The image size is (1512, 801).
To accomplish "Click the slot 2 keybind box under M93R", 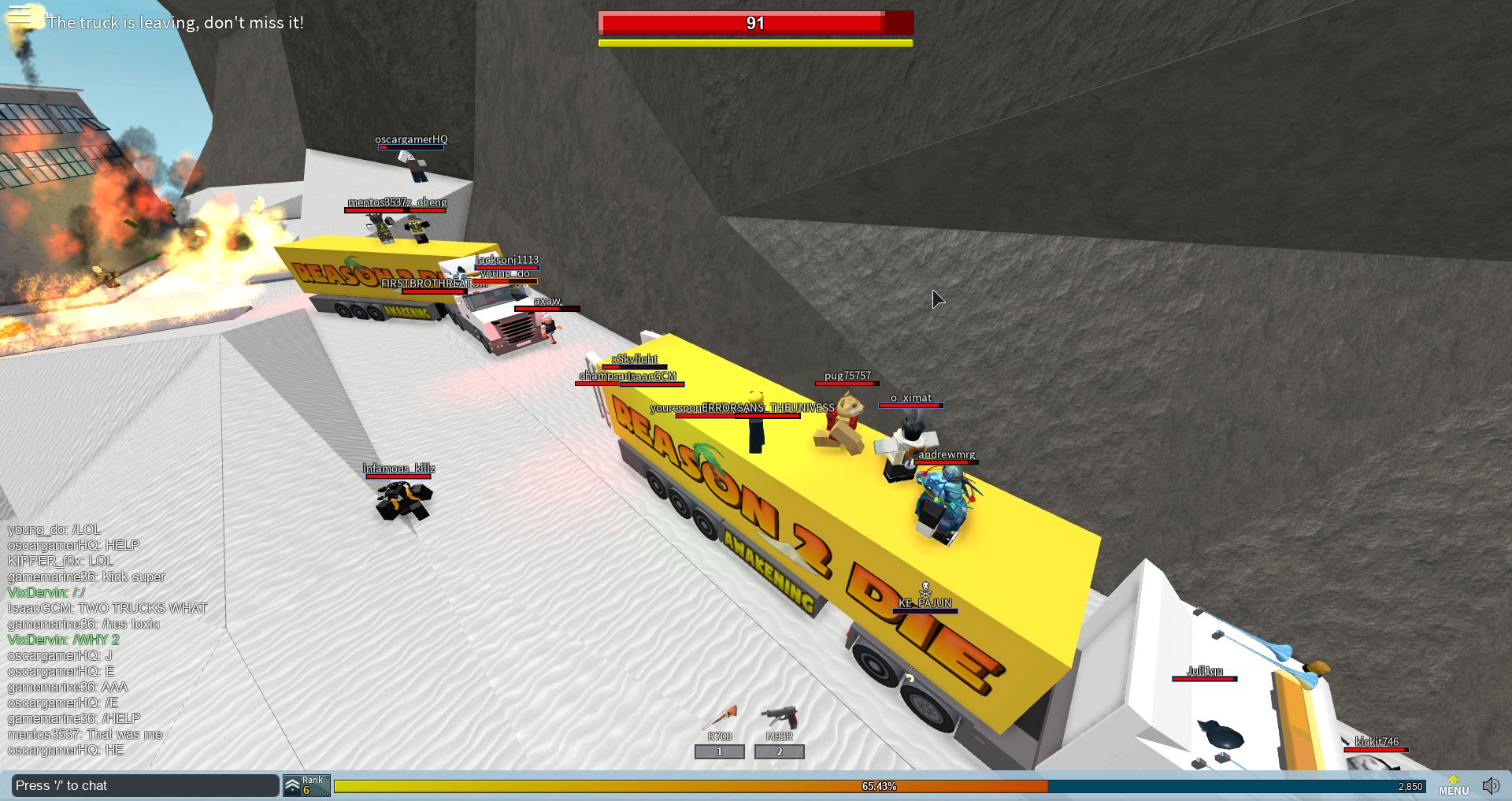I will (x=780, y=751).
